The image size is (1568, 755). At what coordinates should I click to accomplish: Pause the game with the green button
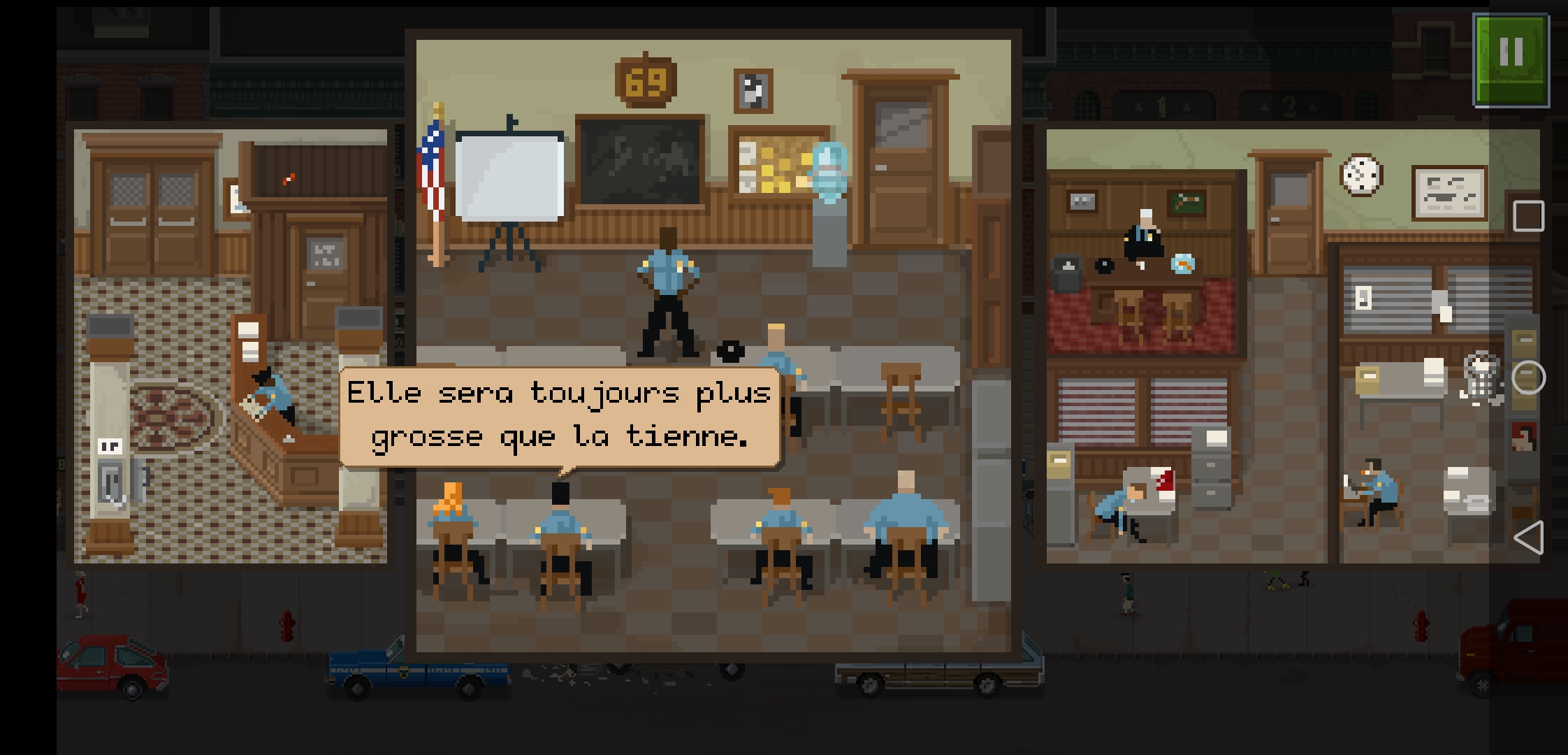[x=1511, y=61]
